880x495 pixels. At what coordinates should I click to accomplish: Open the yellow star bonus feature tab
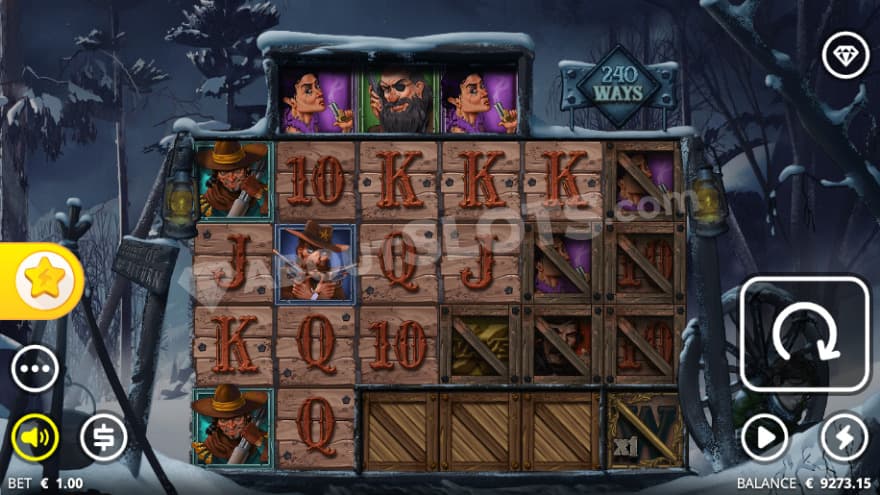(x=42, y=282)
